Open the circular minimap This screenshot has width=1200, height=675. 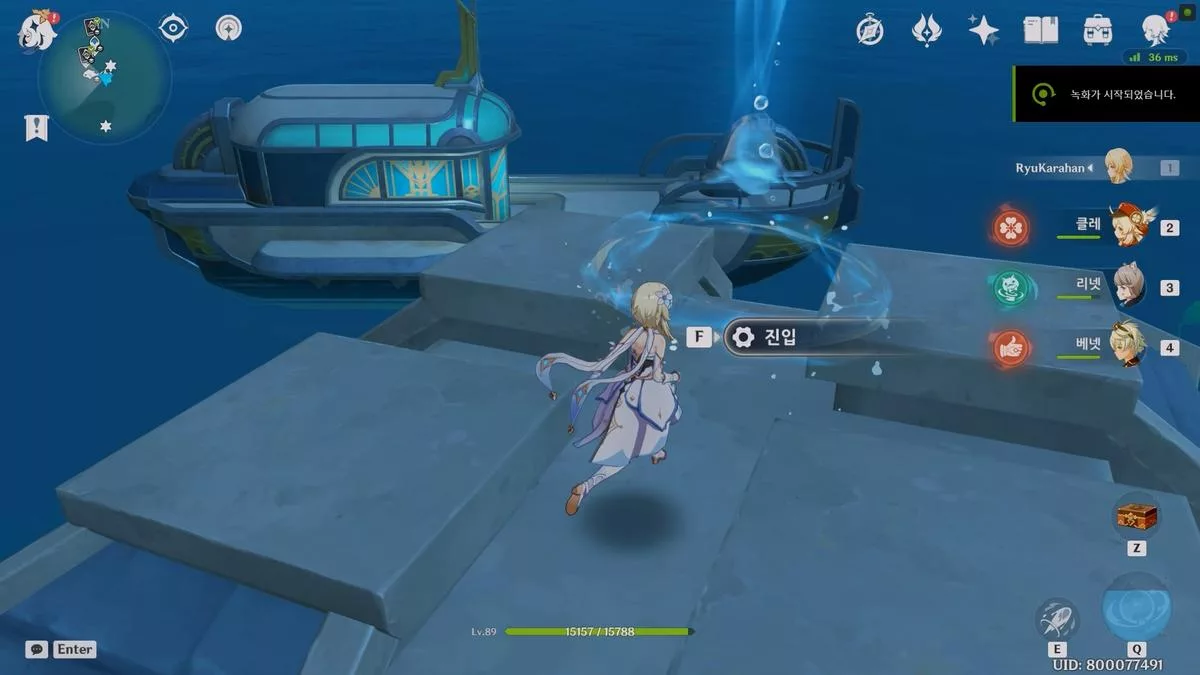pyautogui.click(x=105, y=78)
